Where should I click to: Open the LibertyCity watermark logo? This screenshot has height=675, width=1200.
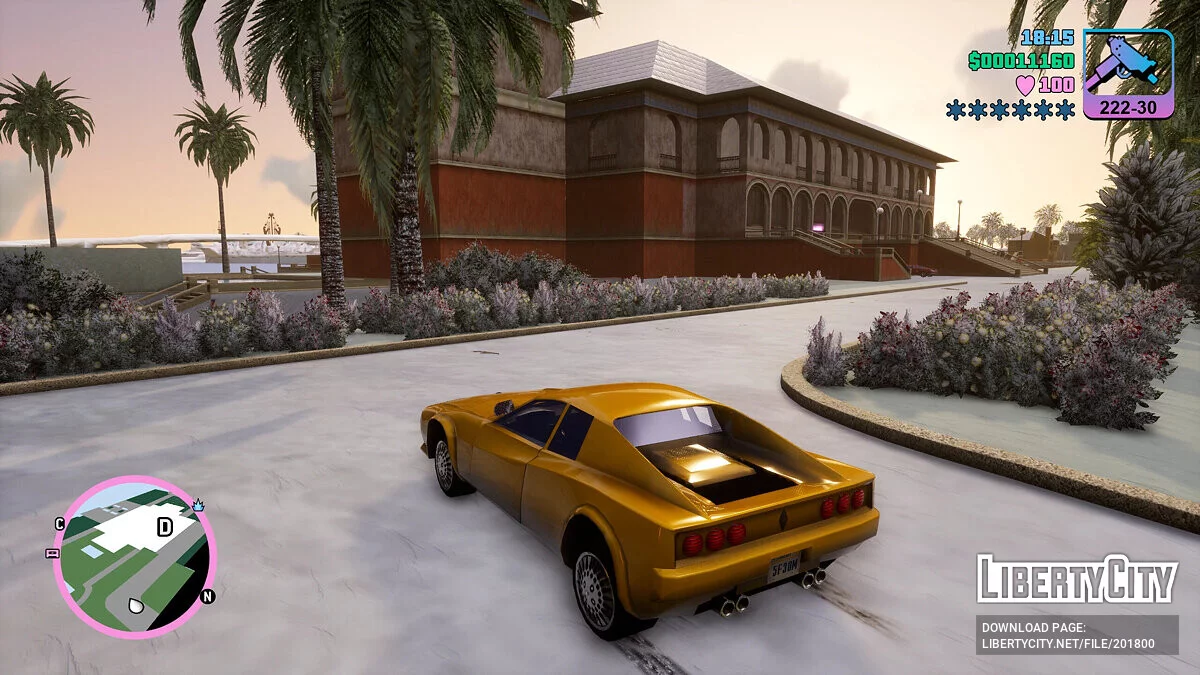click(x=1077, y=579)
